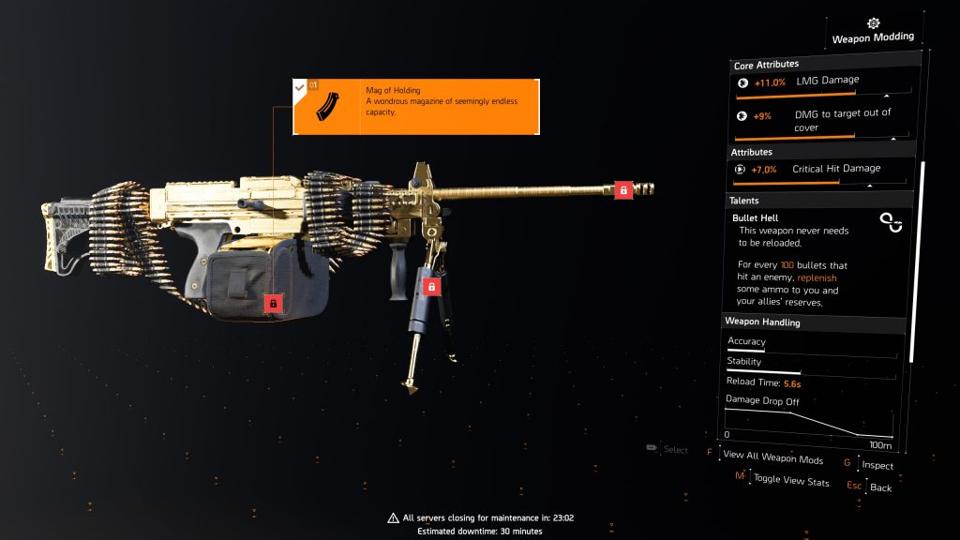Click the locked muzzle mod slot
This screenshot has height=540, width=960.
(623, 190)
